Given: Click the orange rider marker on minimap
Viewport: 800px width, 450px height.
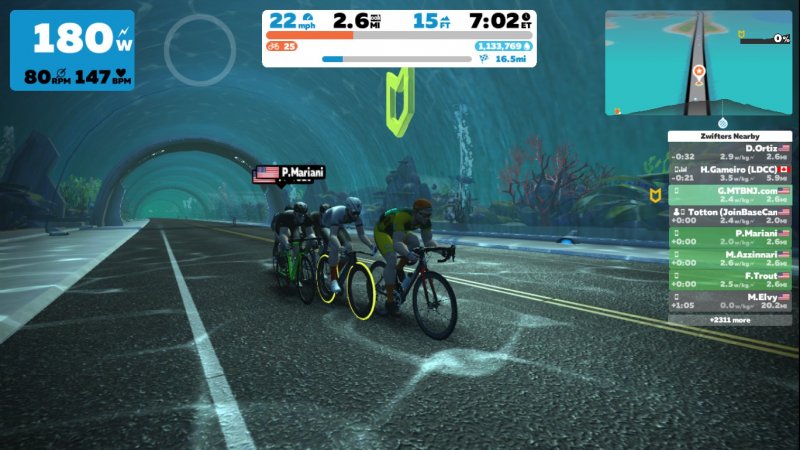Looking at the screenshot, I should [698, 72].
